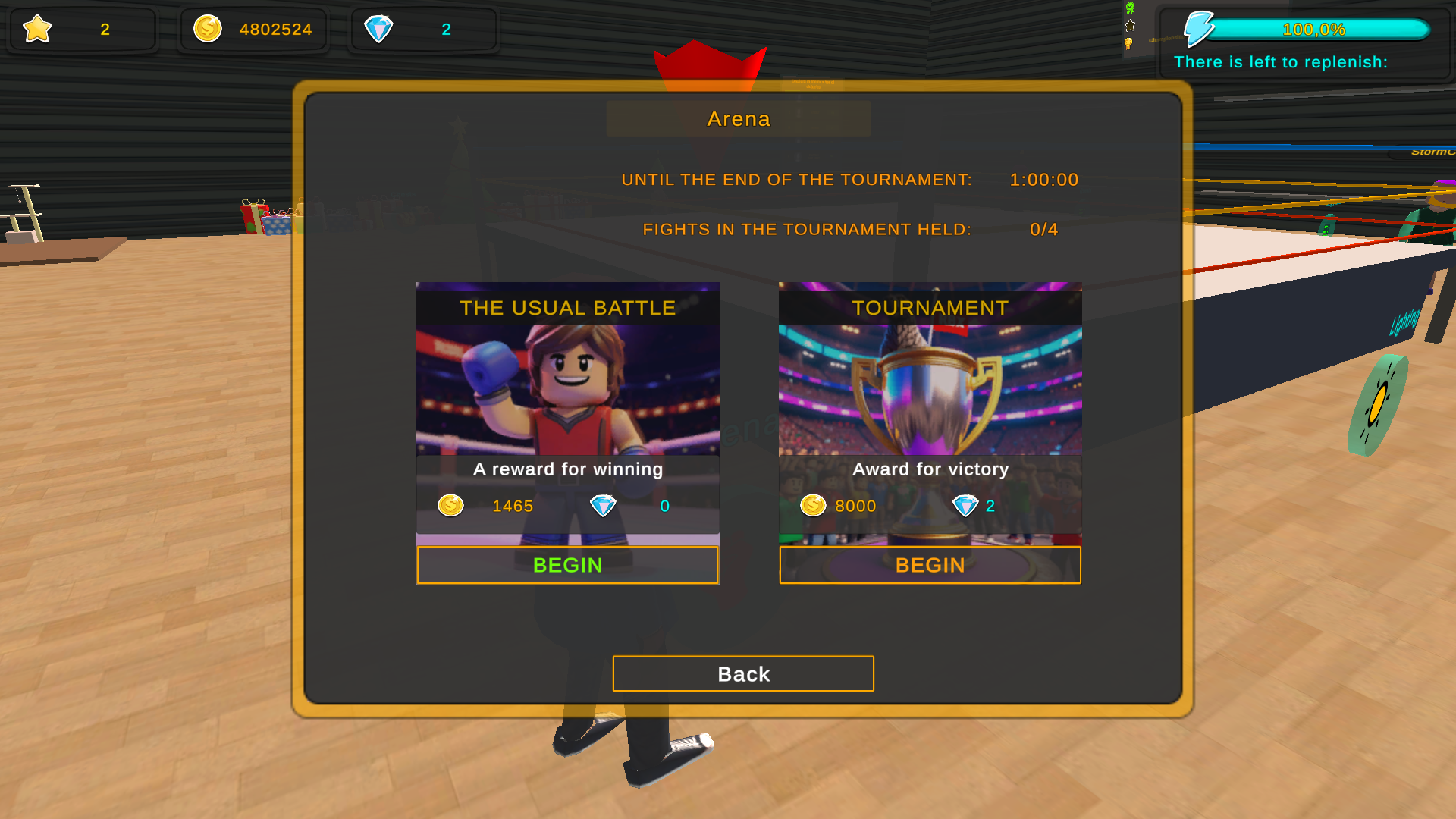Begin the tournament
The width and height of the screenshot is (1456, 819).
point(930,565)
